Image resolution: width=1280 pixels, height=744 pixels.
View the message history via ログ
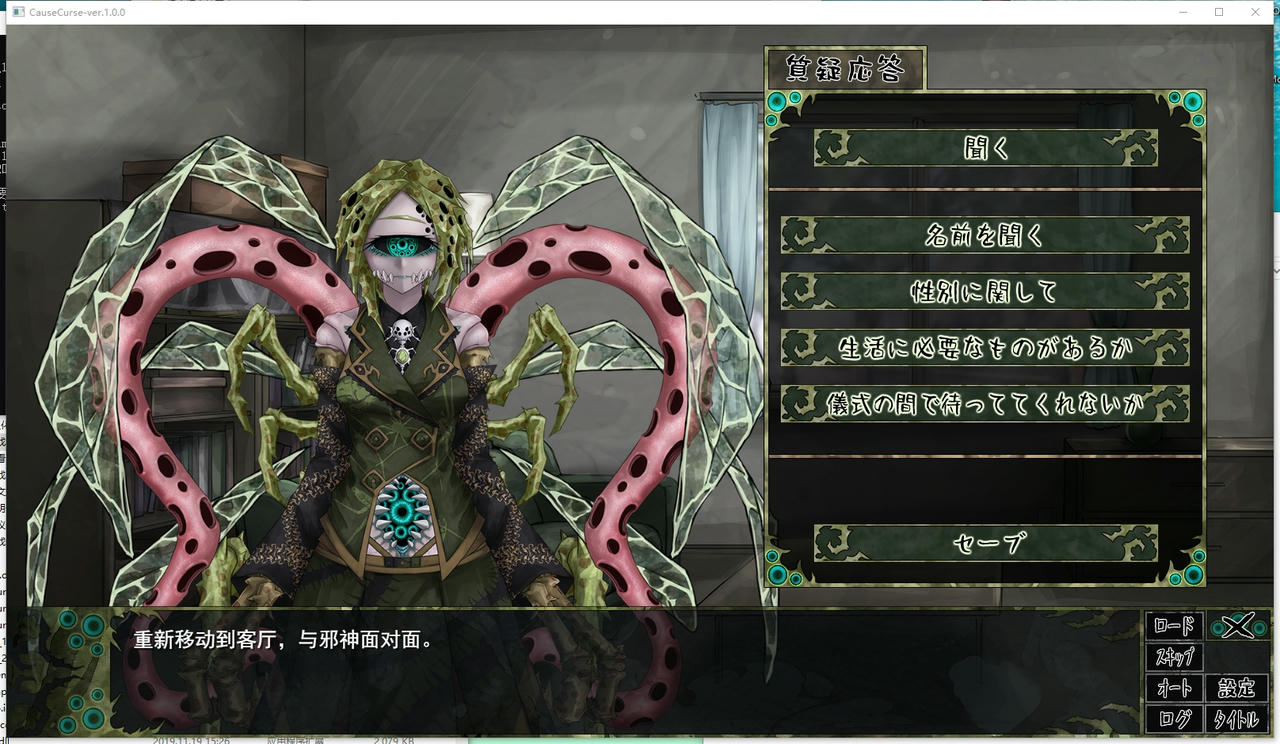coord(1176,719)
